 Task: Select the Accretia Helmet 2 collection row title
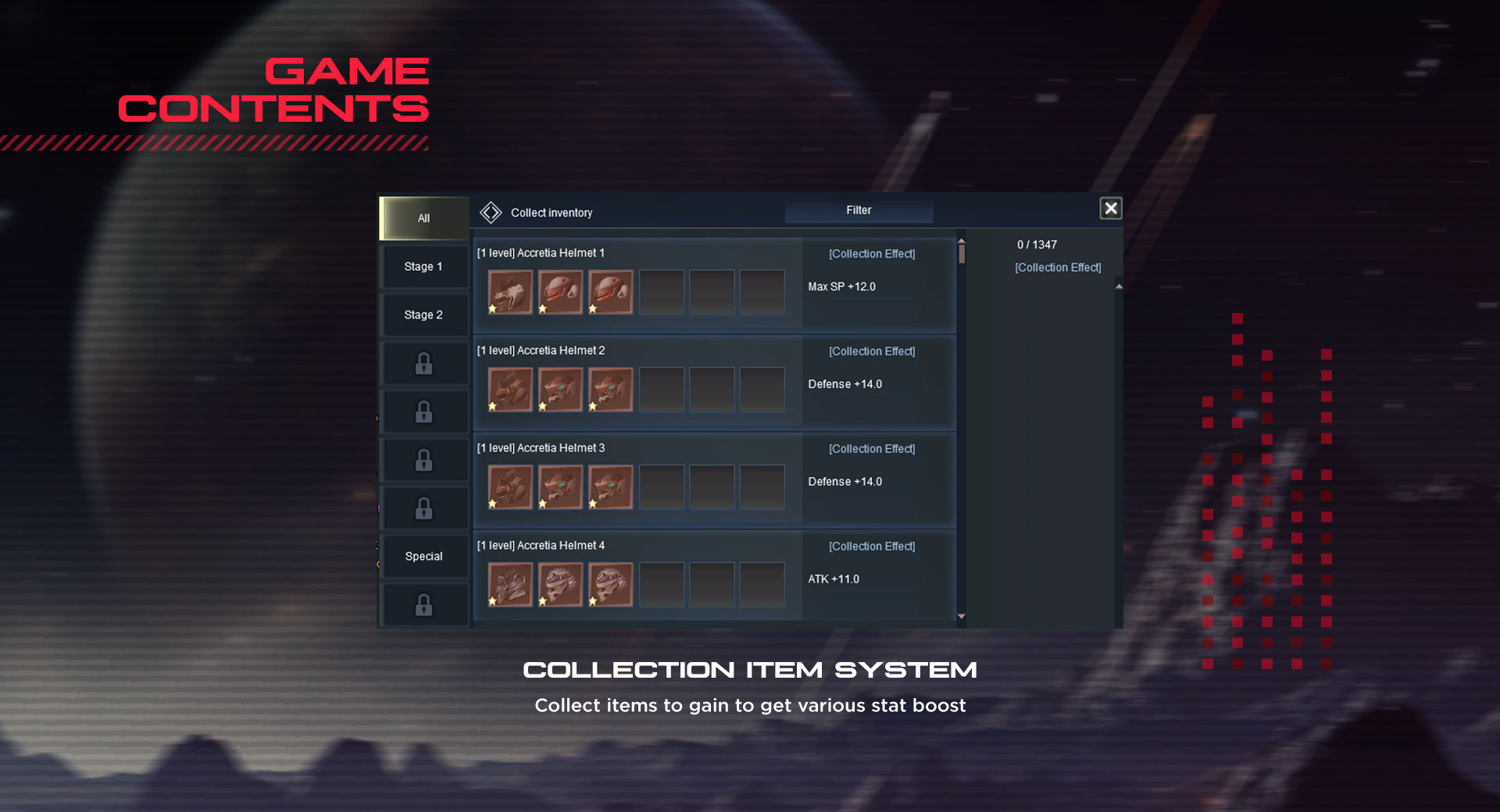[x=541, y=351]
